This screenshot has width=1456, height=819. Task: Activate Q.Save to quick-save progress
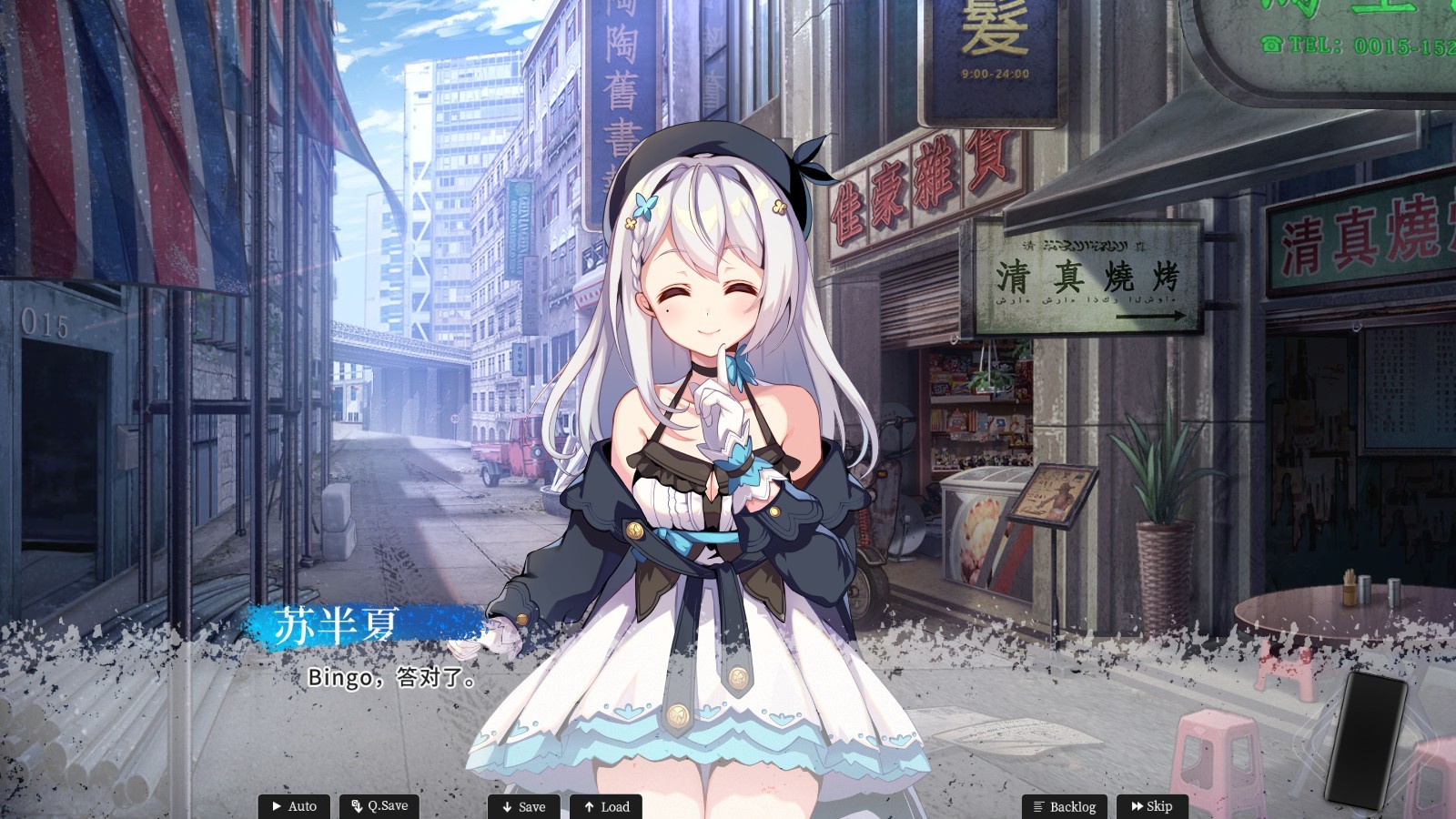click(x=379, y=806)
